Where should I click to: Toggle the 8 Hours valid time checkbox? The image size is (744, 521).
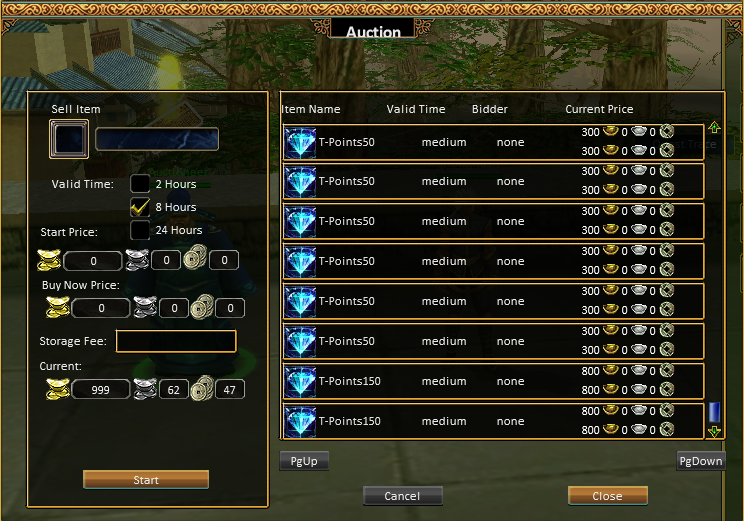point(140,207)
